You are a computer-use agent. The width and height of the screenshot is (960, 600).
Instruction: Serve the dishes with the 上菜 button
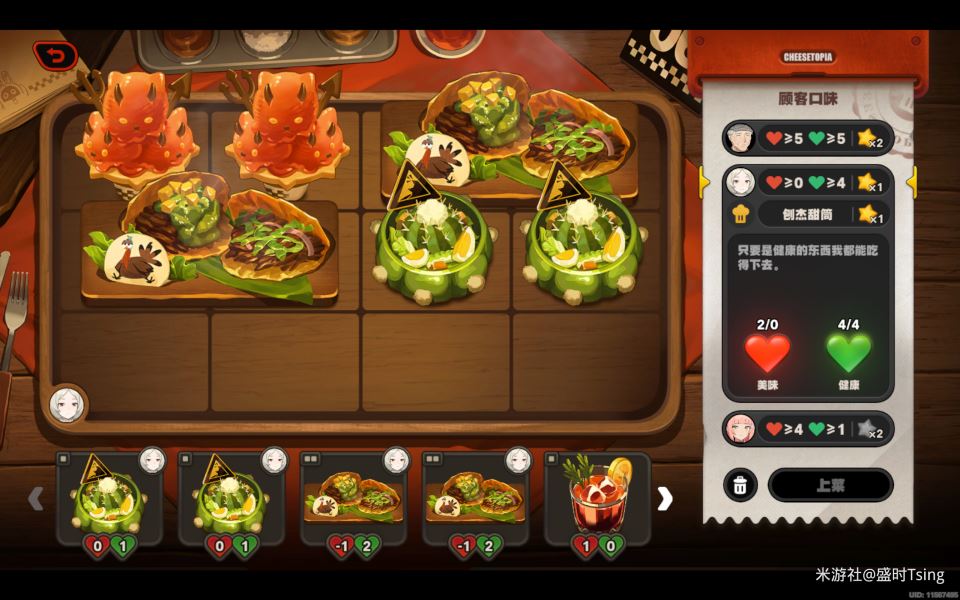coord(830,485)
